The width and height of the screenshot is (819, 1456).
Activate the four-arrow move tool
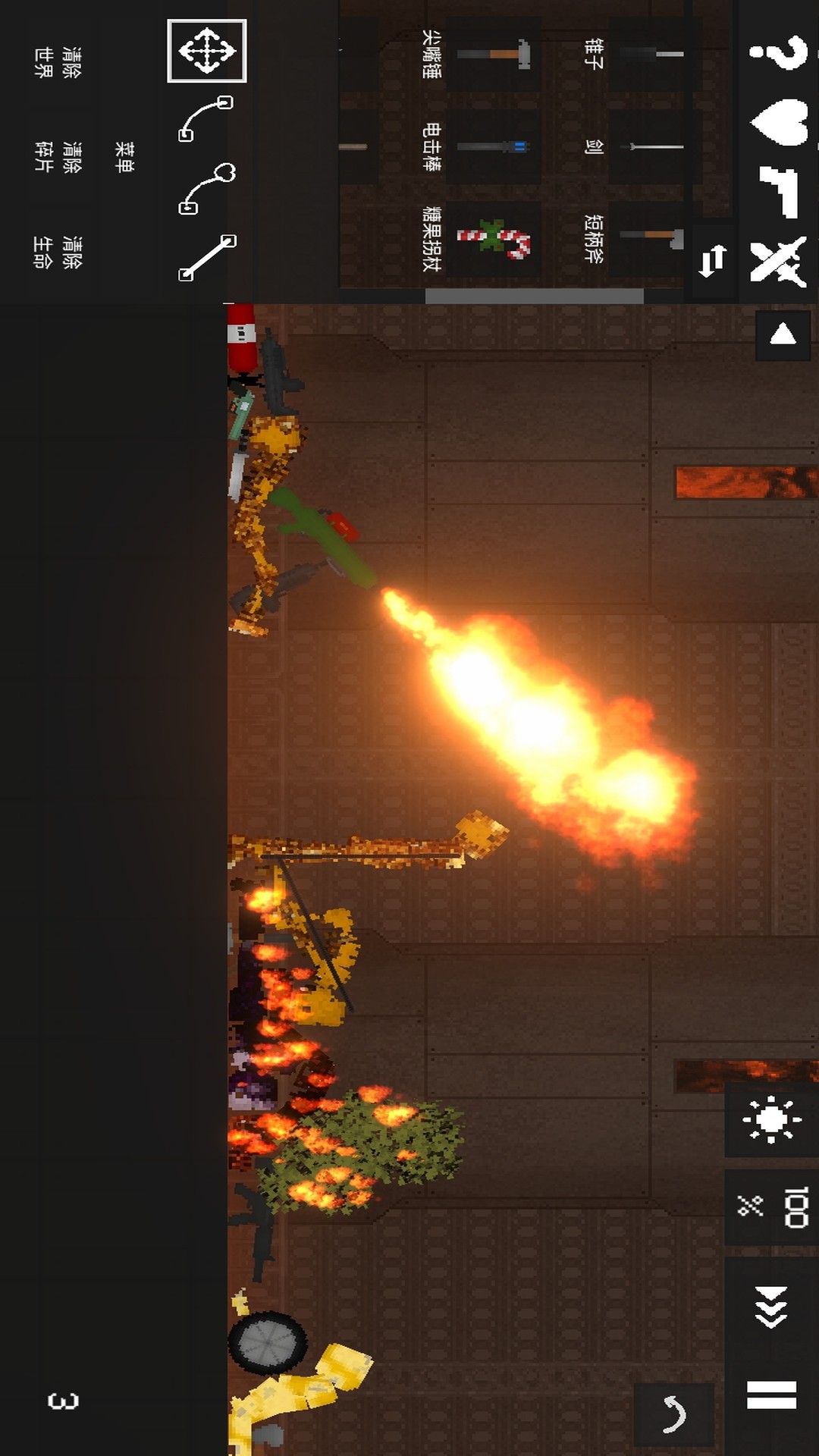[x=206, y=51]
